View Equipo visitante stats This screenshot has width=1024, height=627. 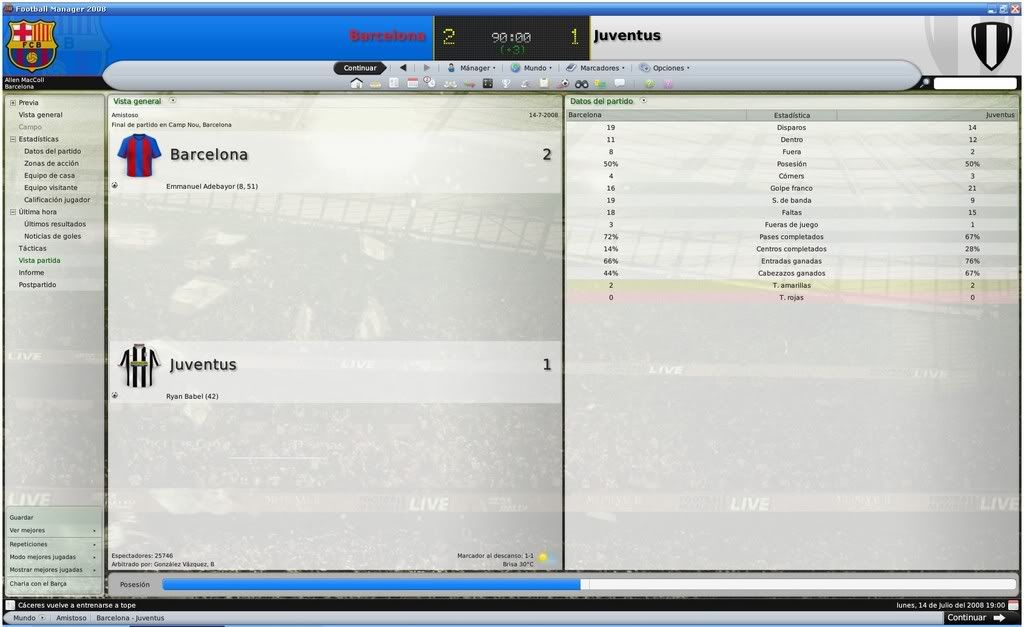tap(50, 187)
